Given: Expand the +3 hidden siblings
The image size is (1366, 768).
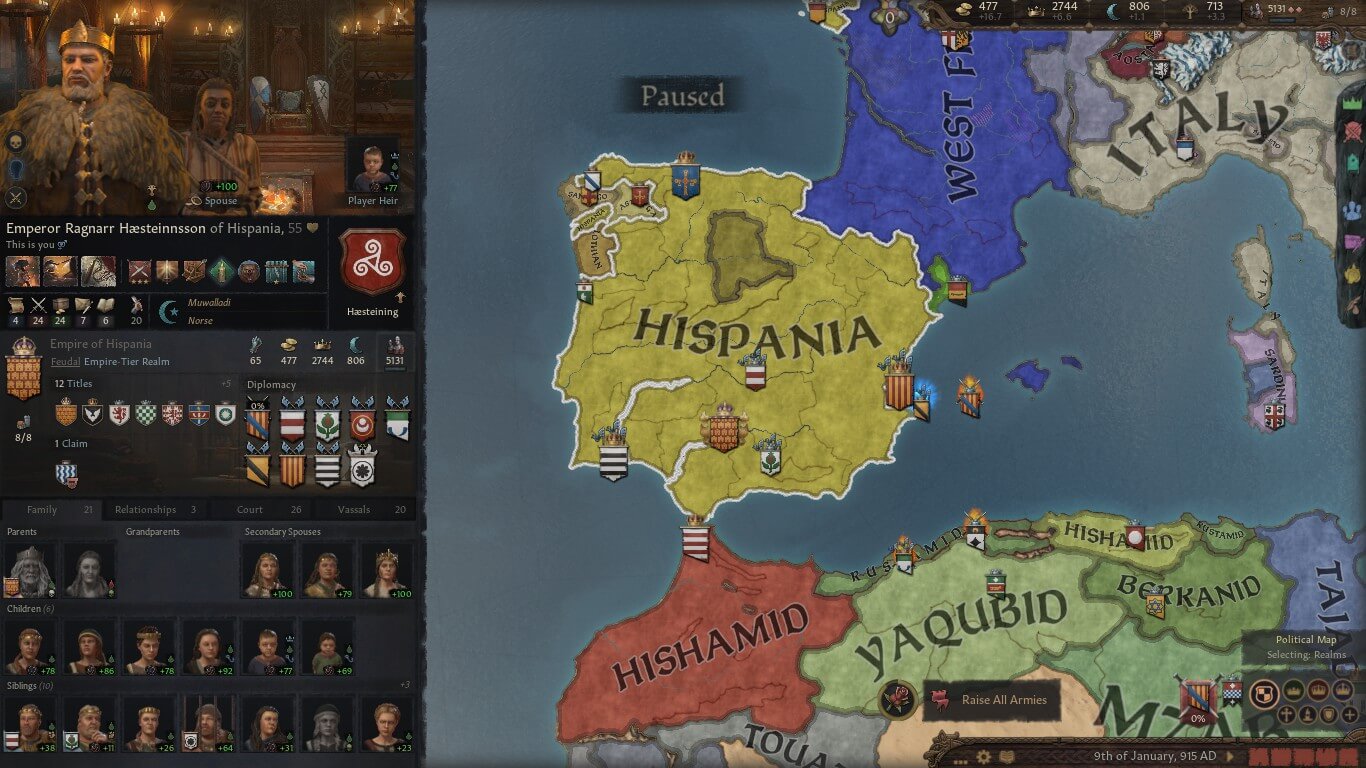Looking at the screenshot, I should tap(405, 682).
